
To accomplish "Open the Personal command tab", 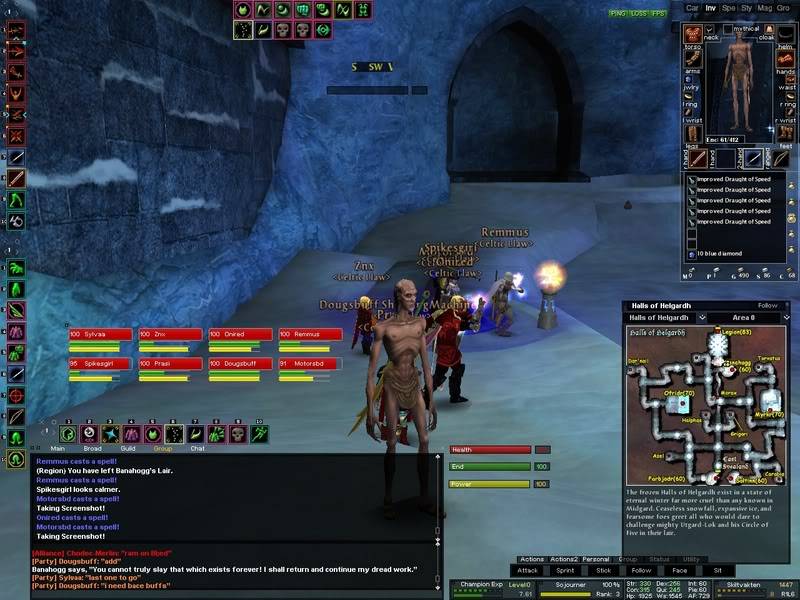I will tap(596, 559).
